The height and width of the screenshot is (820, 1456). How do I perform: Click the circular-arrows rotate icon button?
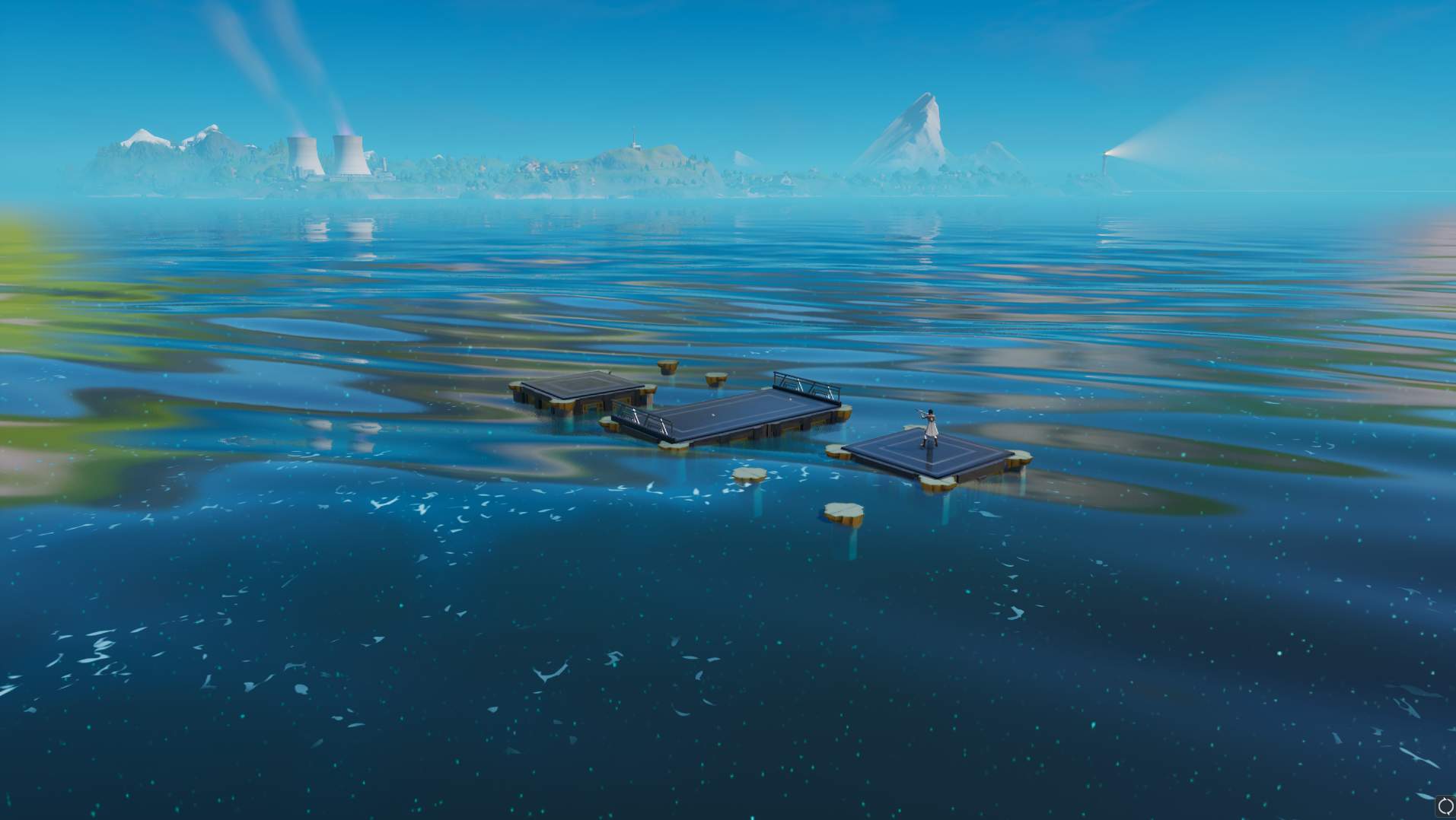(1445, 806)
